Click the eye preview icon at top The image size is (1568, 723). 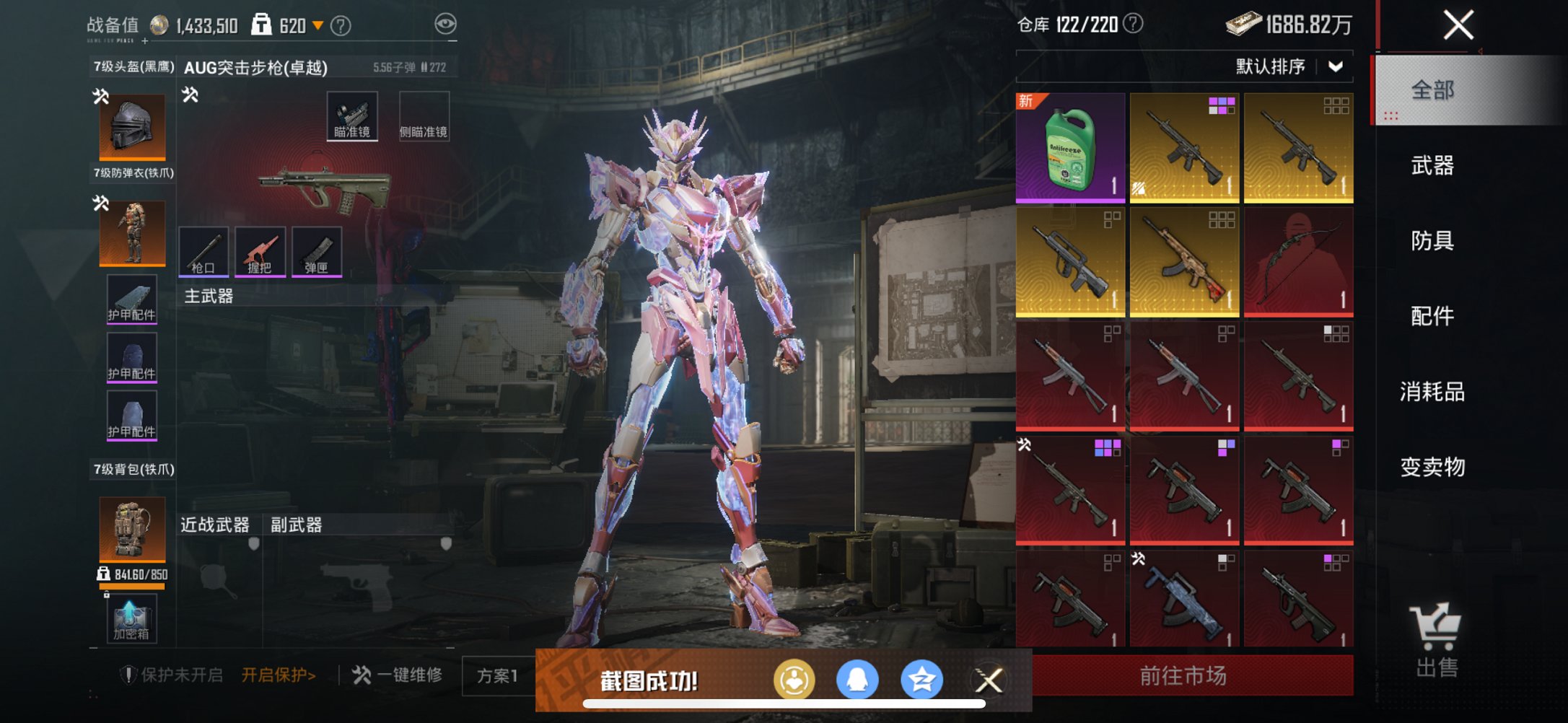(447, 24)
